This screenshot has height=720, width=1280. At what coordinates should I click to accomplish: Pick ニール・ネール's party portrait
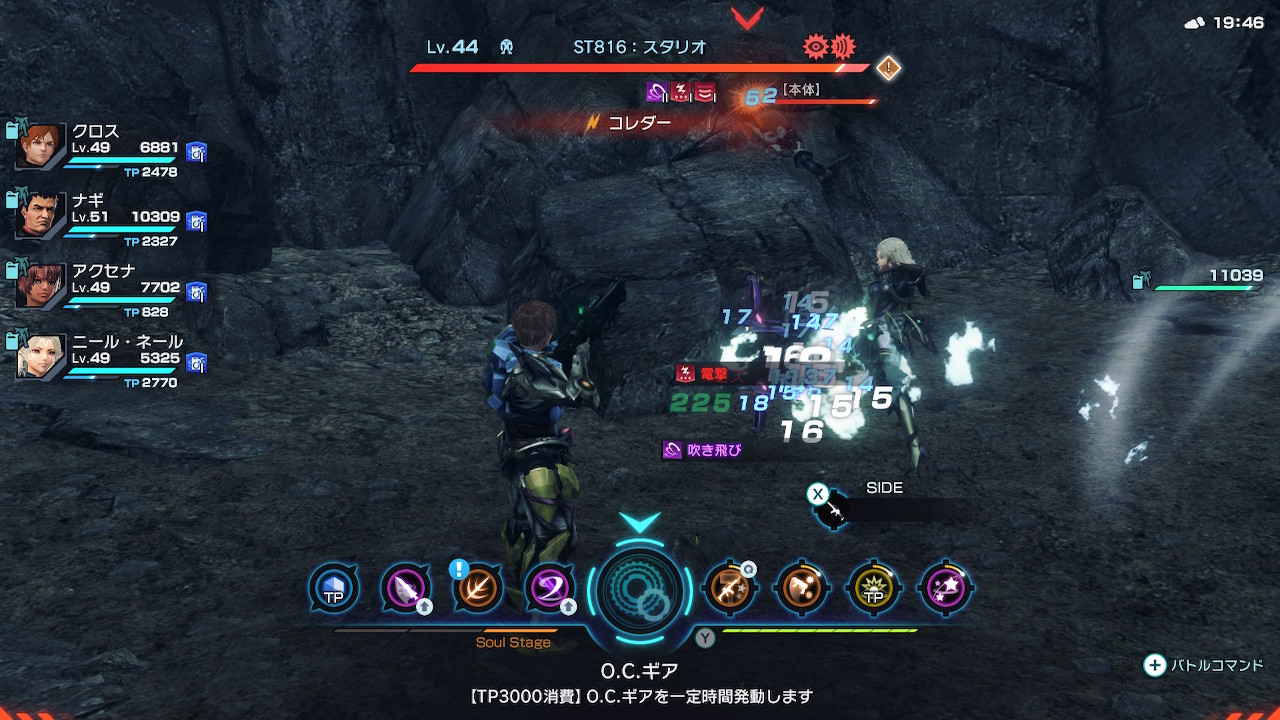click(x=41, y=357)
